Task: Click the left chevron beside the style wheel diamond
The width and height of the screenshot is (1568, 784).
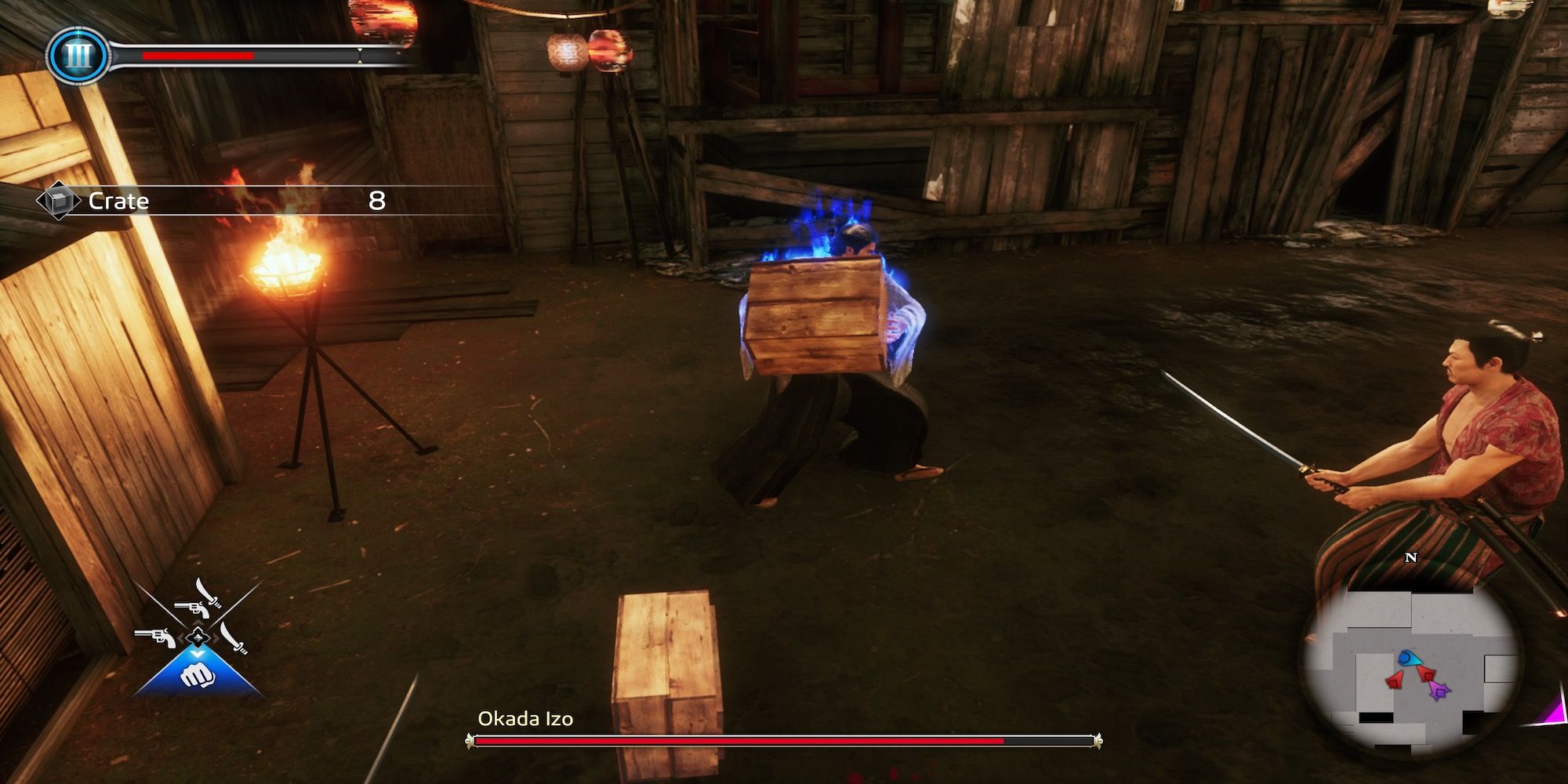Action: (182, 637)
